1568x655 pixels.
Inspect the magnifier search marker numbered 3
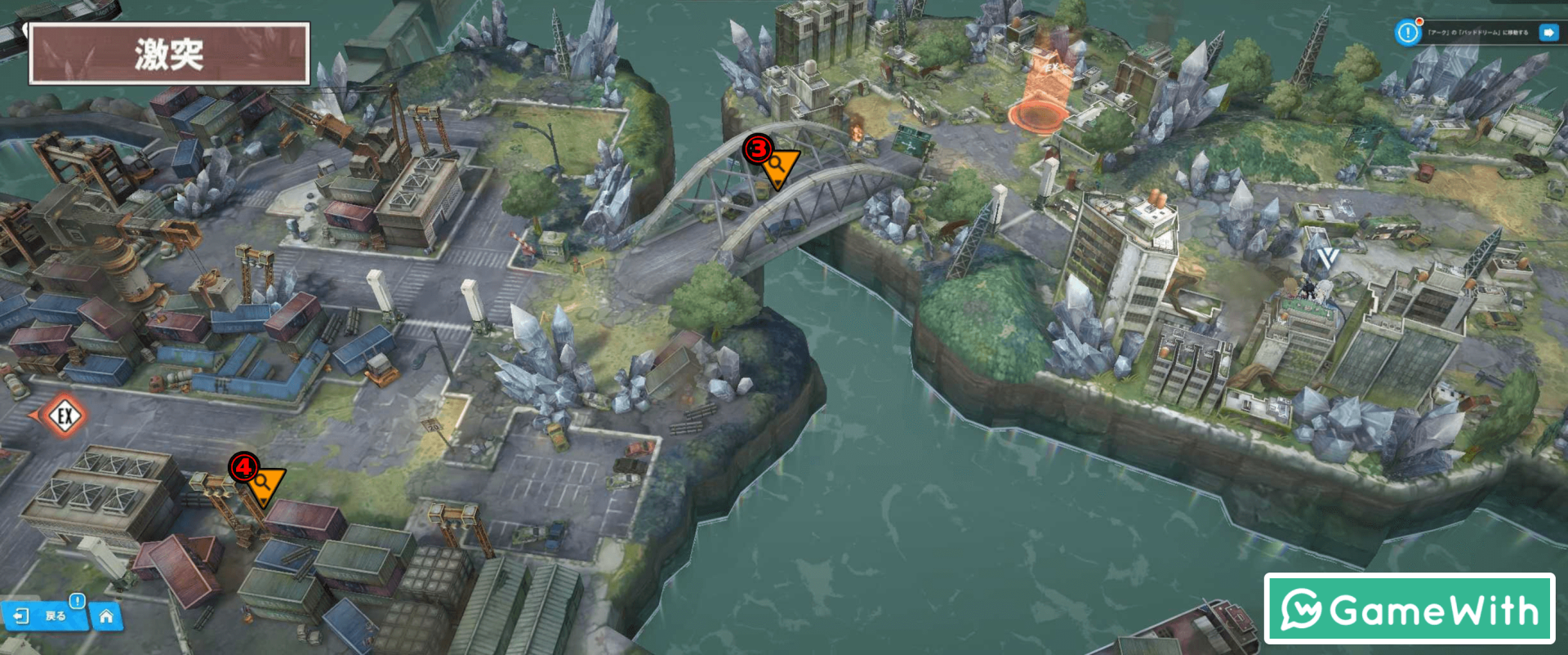[777, 166]
